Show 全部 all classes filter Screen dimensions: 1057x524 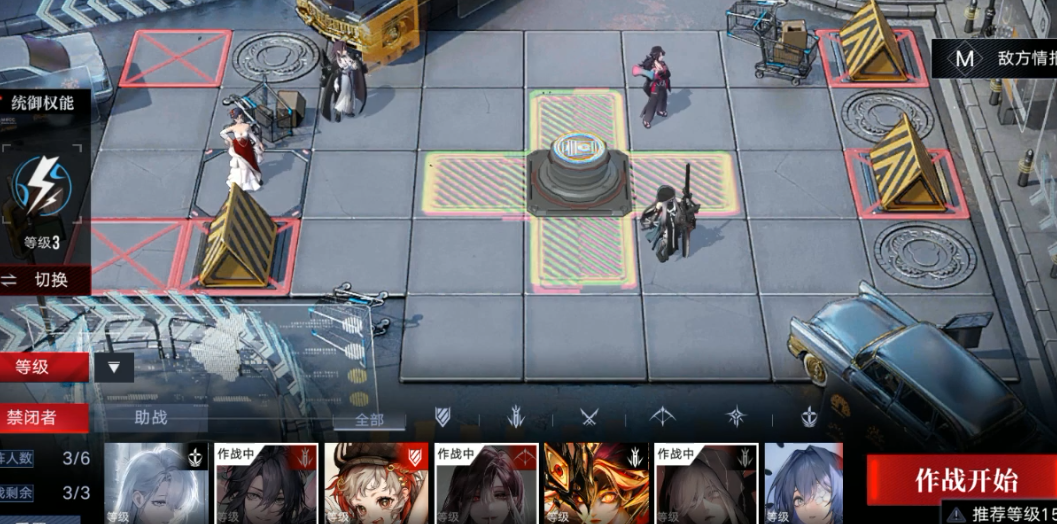369,420
